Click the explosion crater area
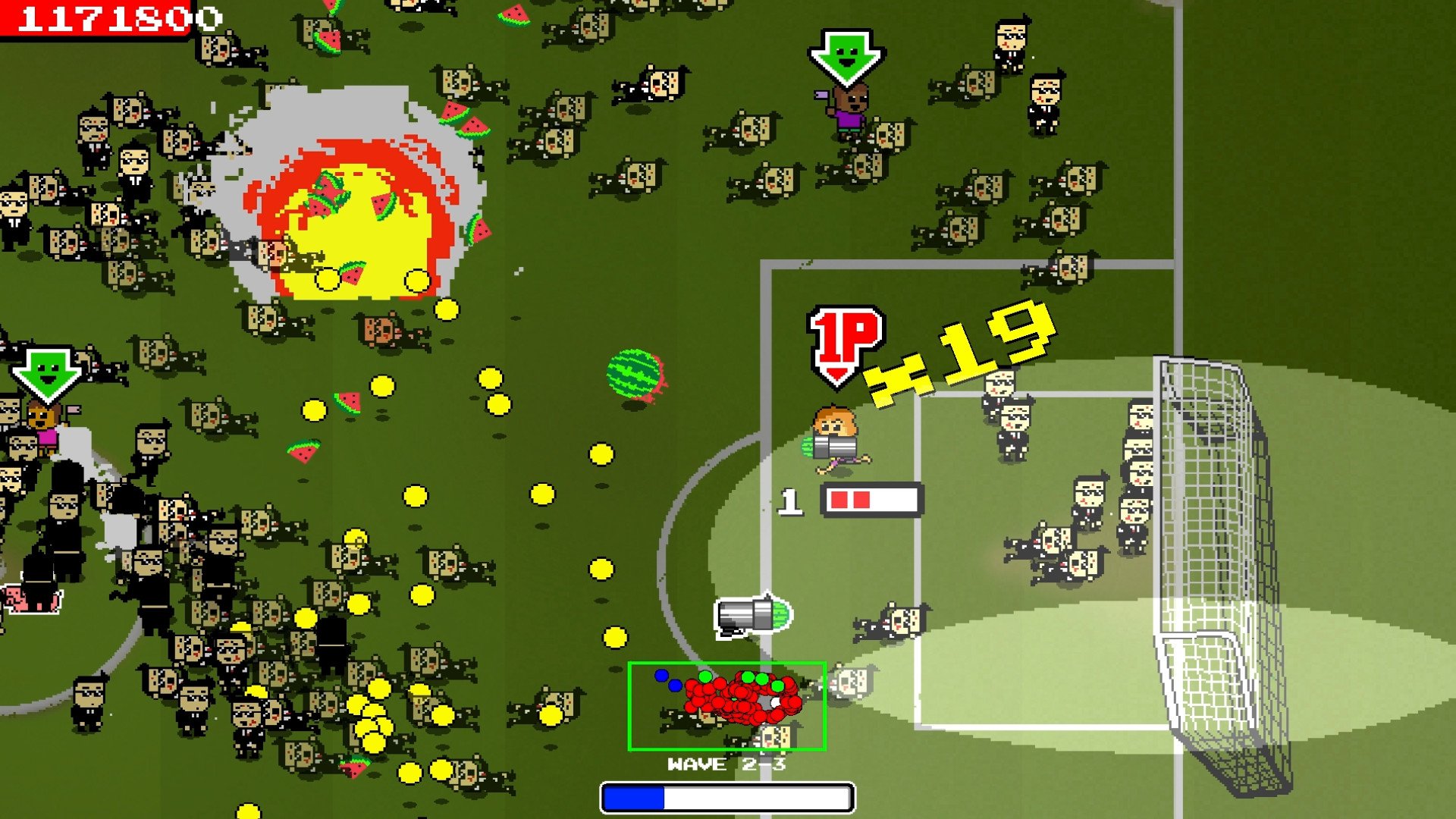The width and height of the screenshot is (1456, 819). click(349, 212)
